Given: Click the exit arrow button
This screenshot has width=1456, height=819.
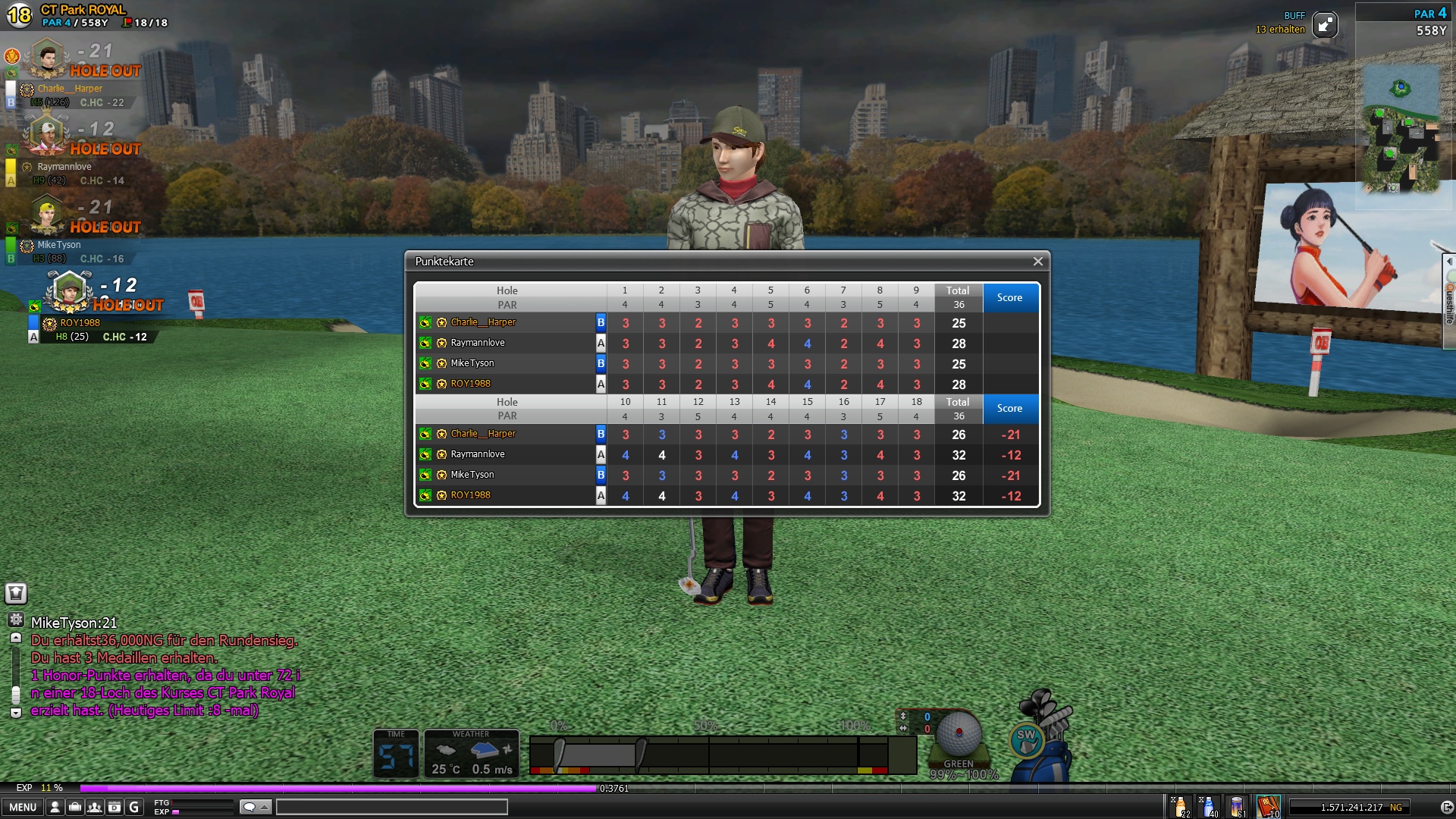Looking at the screenshot, I should pyautogui.click(x=1446, y=807).
